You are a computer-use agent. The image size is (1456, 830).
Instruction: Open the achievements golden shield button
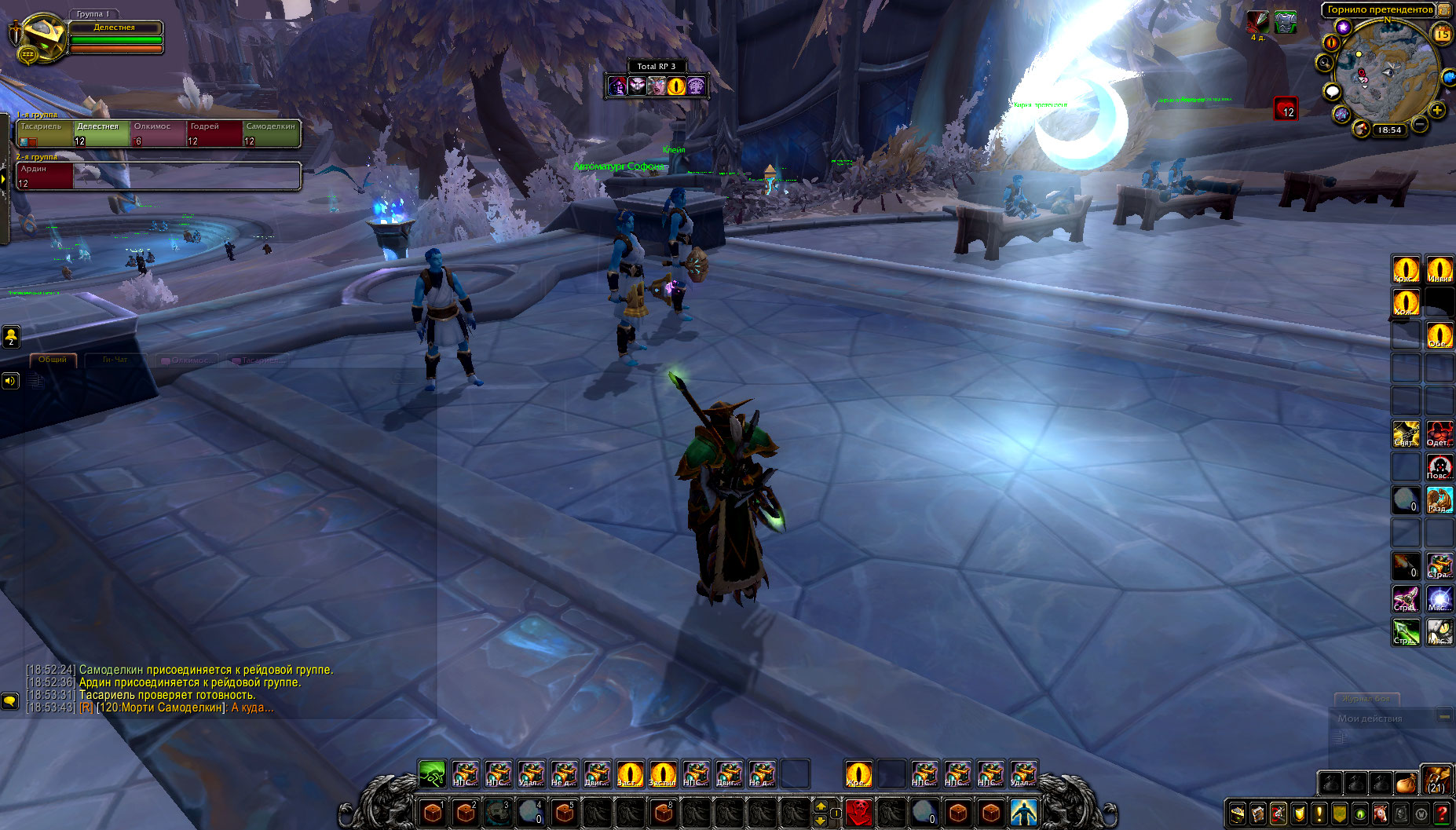click(x=1299, y=814)
